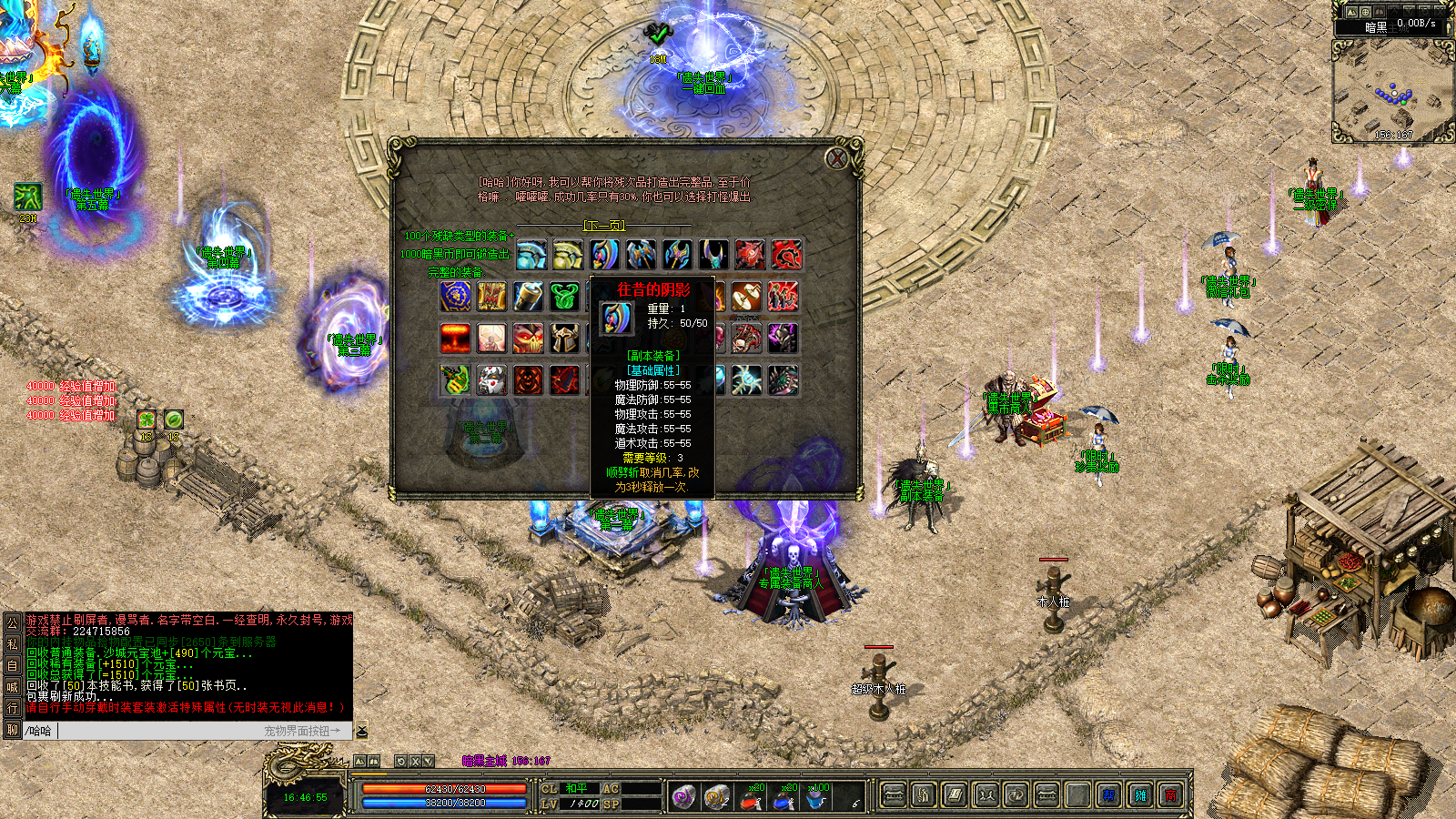
Task: Open the 商 shop button
Action: click(1170, 796)
